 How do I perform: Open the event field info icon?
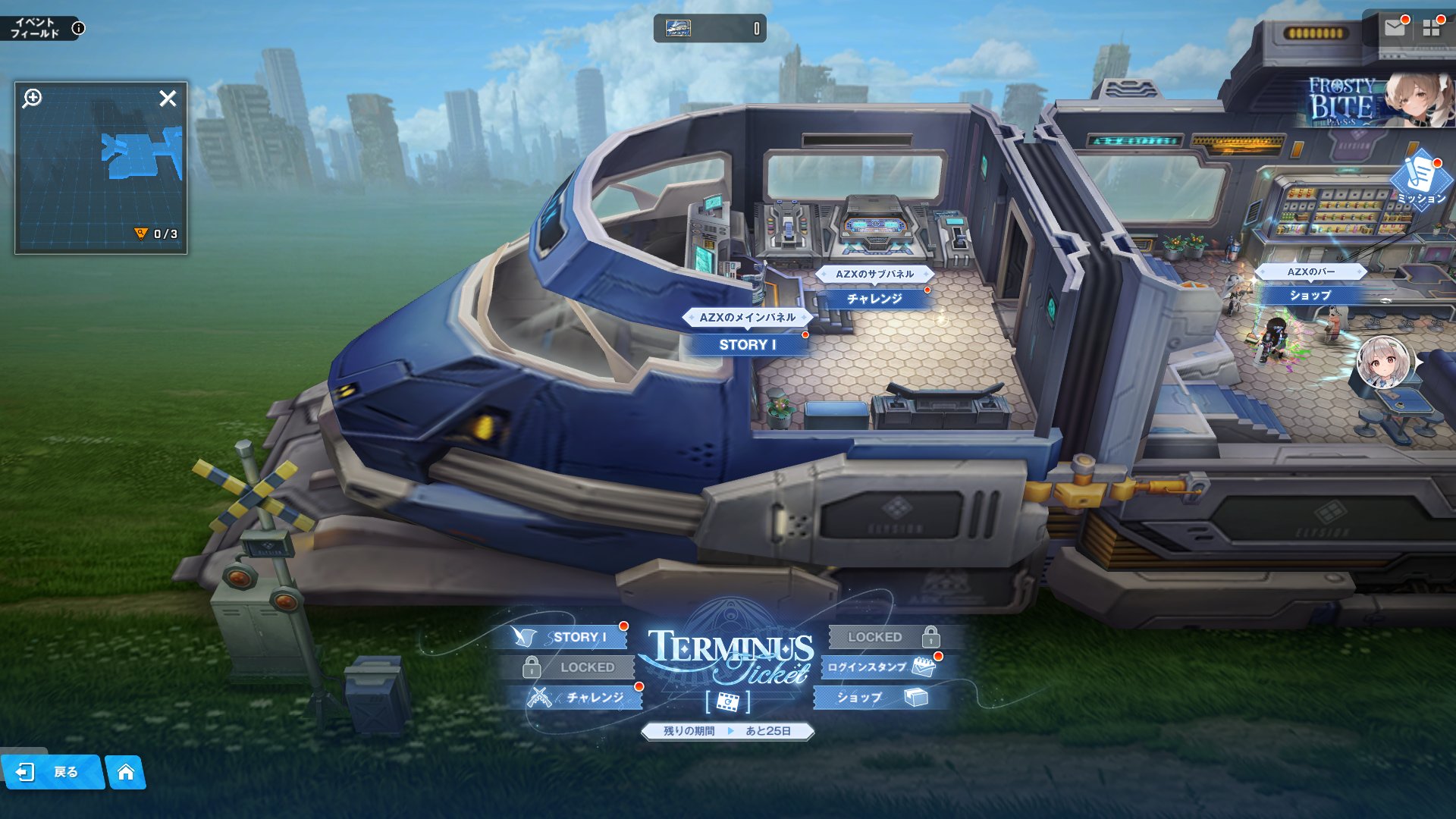click(x=78, y=29)
